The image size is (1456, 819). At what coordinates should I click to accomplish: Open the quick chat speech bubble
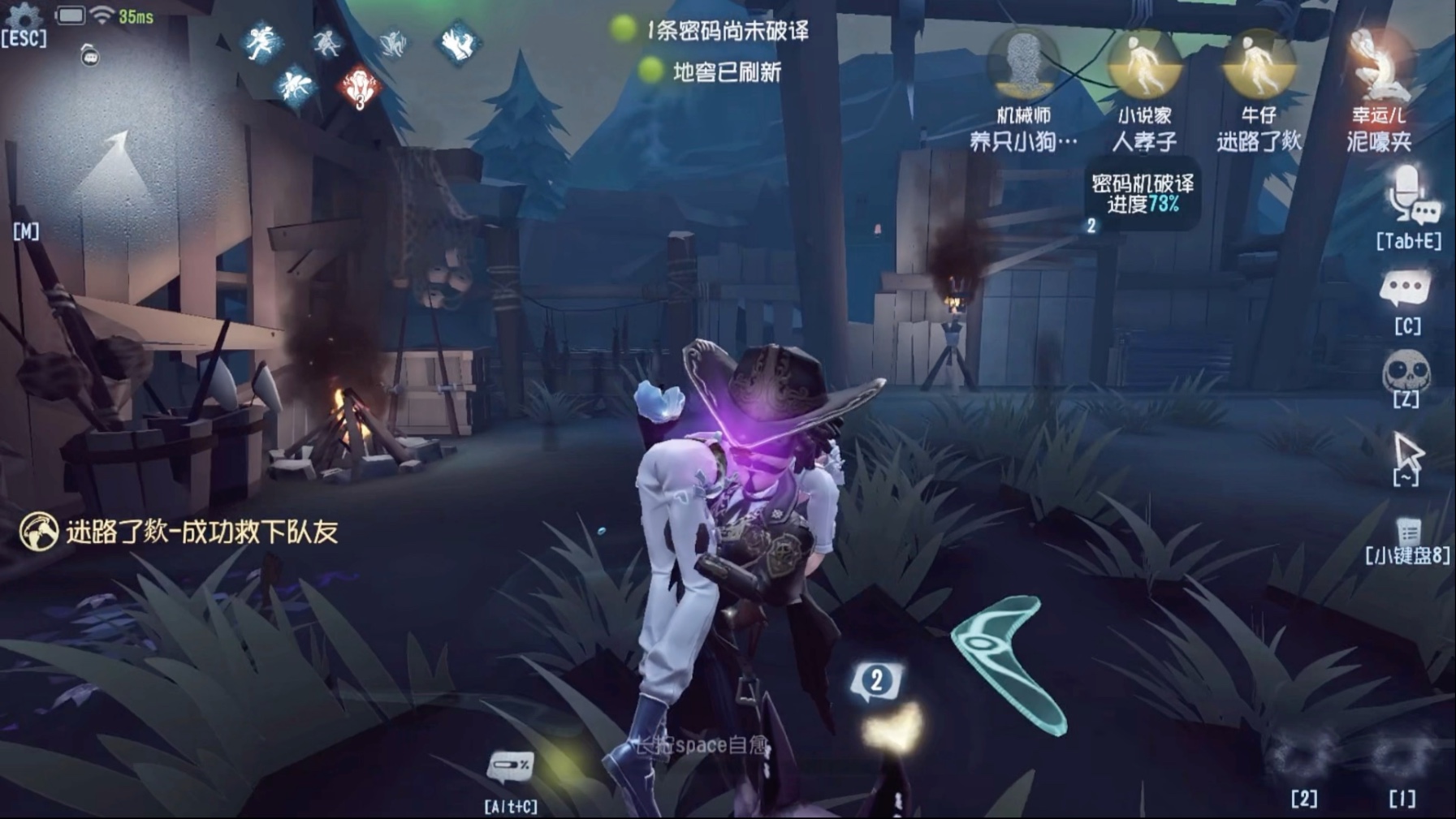[1406, 288]
